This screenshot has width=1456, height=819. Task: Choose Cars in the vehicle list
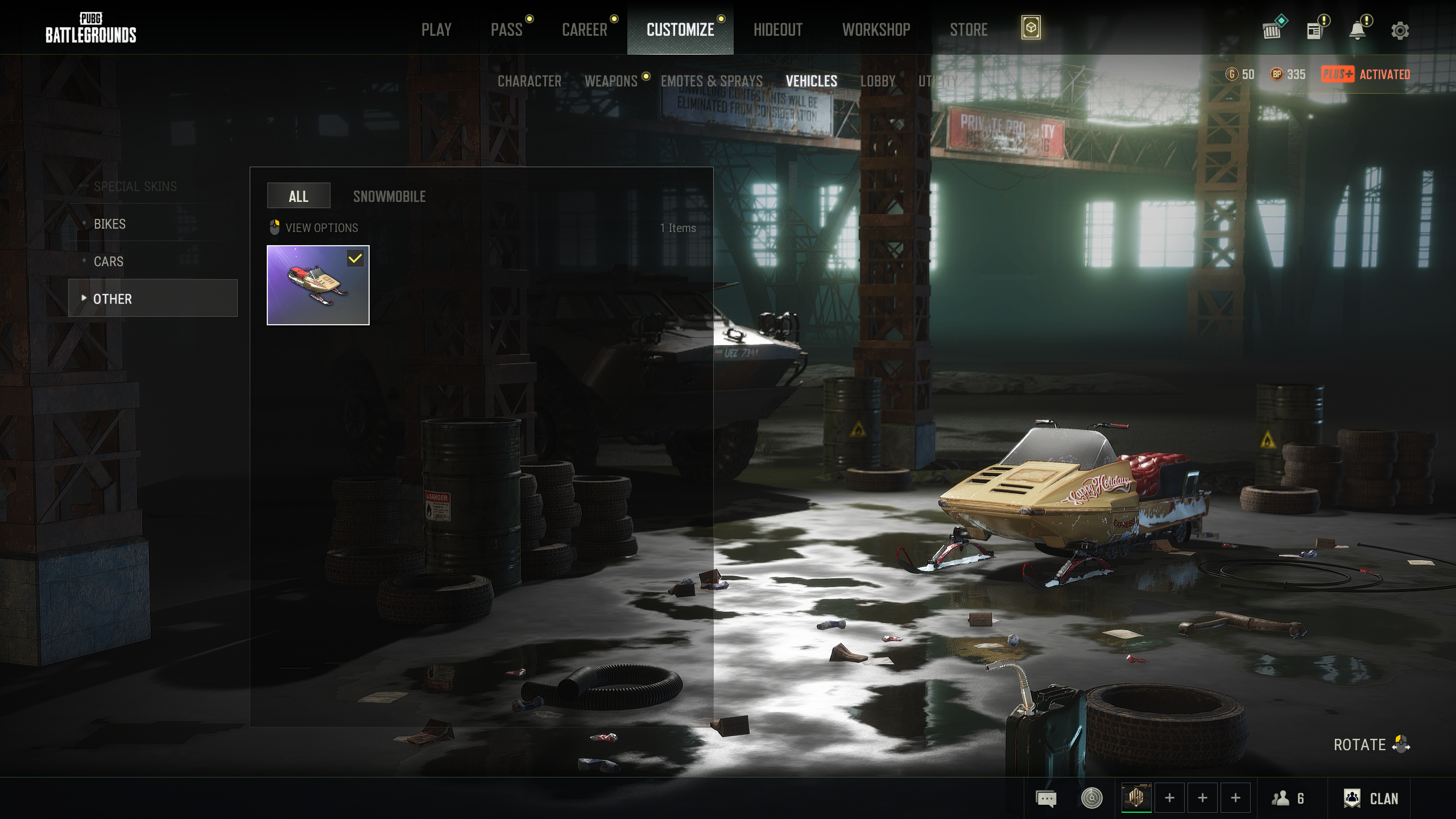coord(109,262)
